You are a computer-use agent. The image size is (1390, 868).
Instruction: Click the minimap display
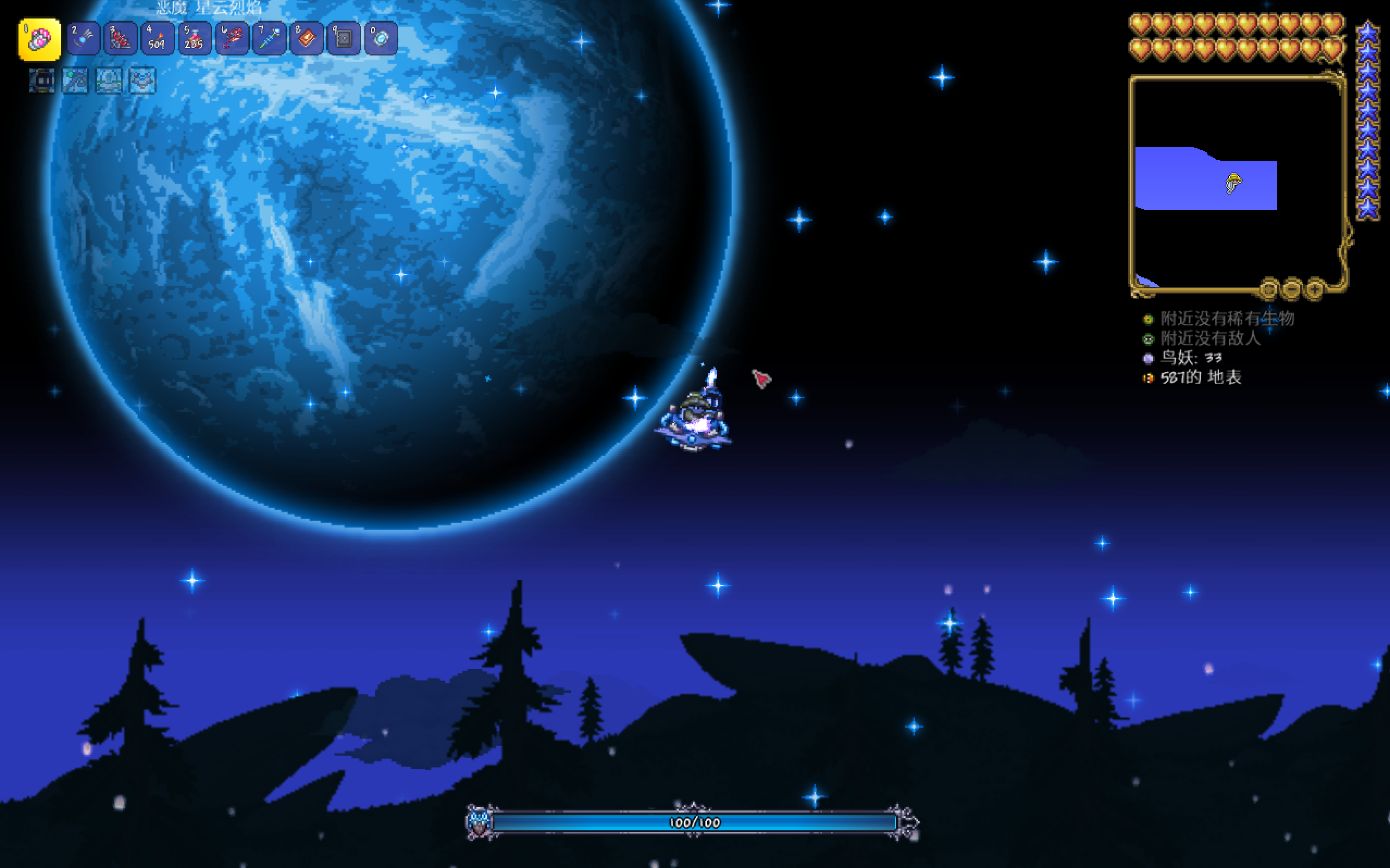[1237, 183]
